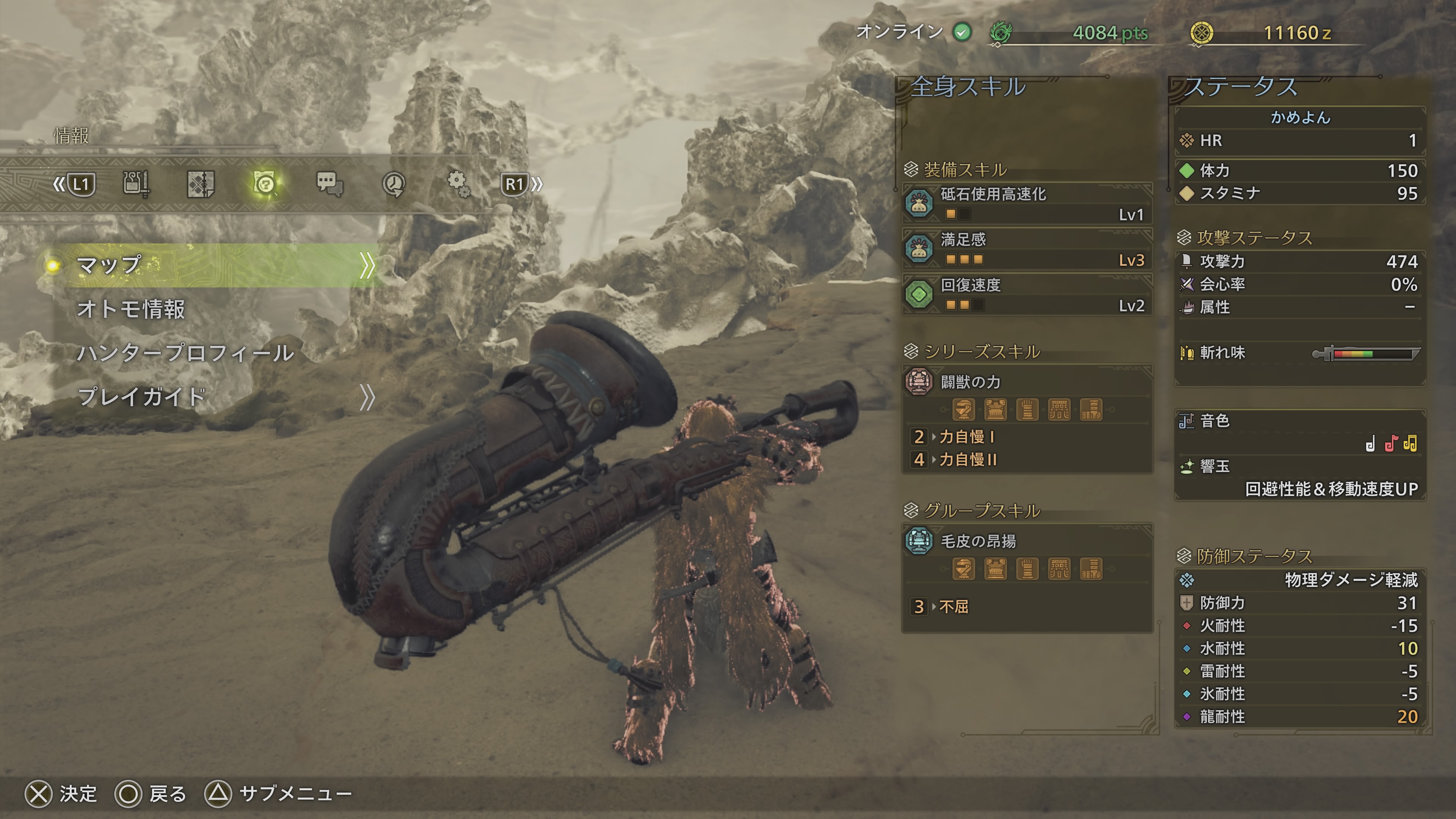Screen dimensions: 1456x819
Task: Select the info tab with magnifying glass
Action: tap(265, 184)
